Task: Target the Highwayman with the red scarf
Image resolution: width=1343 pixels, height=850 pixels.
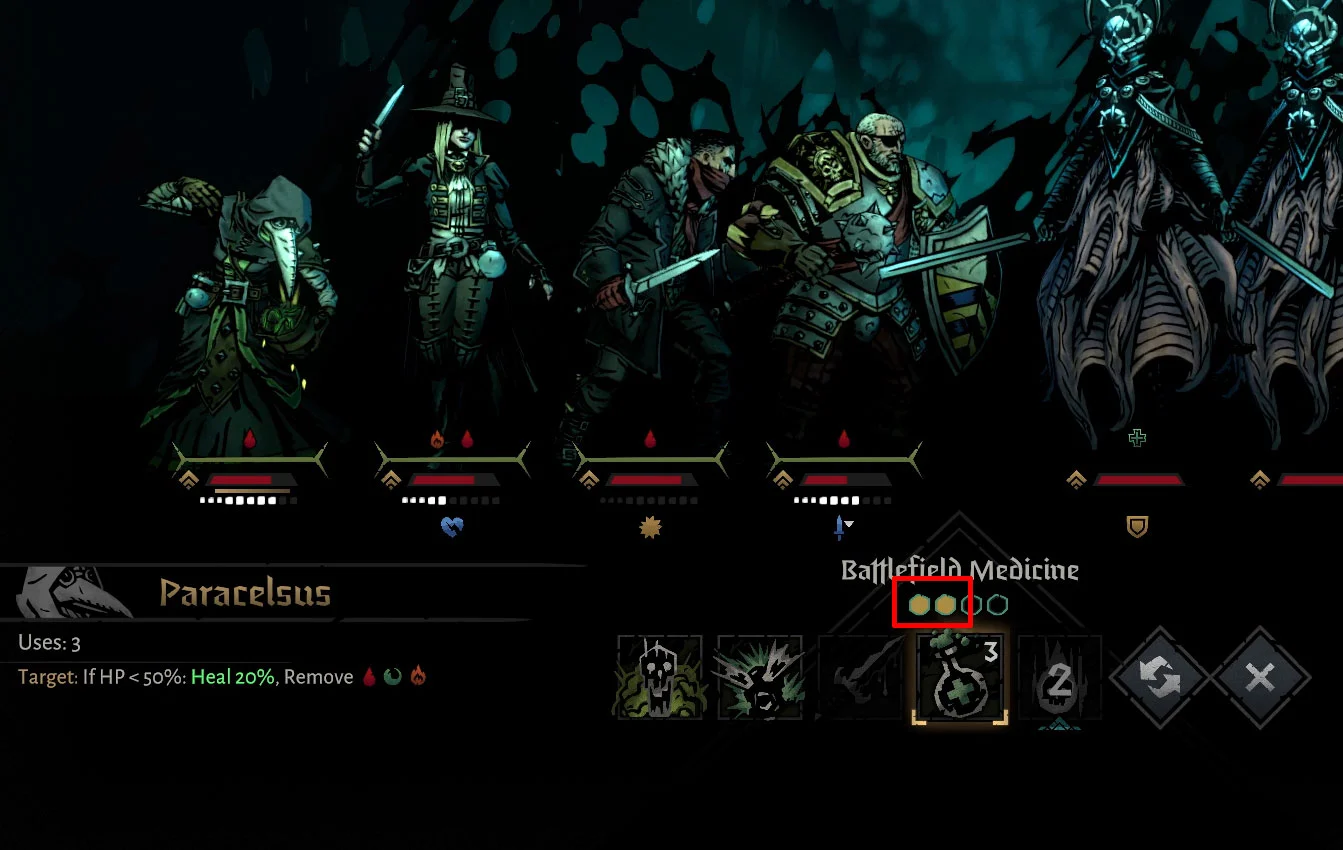Action: [x=655, y=290]
